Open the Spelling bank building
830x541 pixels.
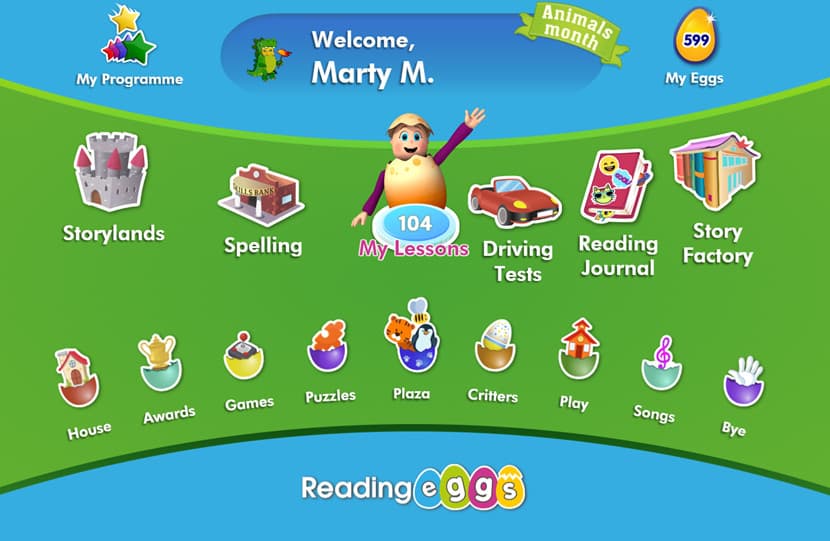pos(261,195)
